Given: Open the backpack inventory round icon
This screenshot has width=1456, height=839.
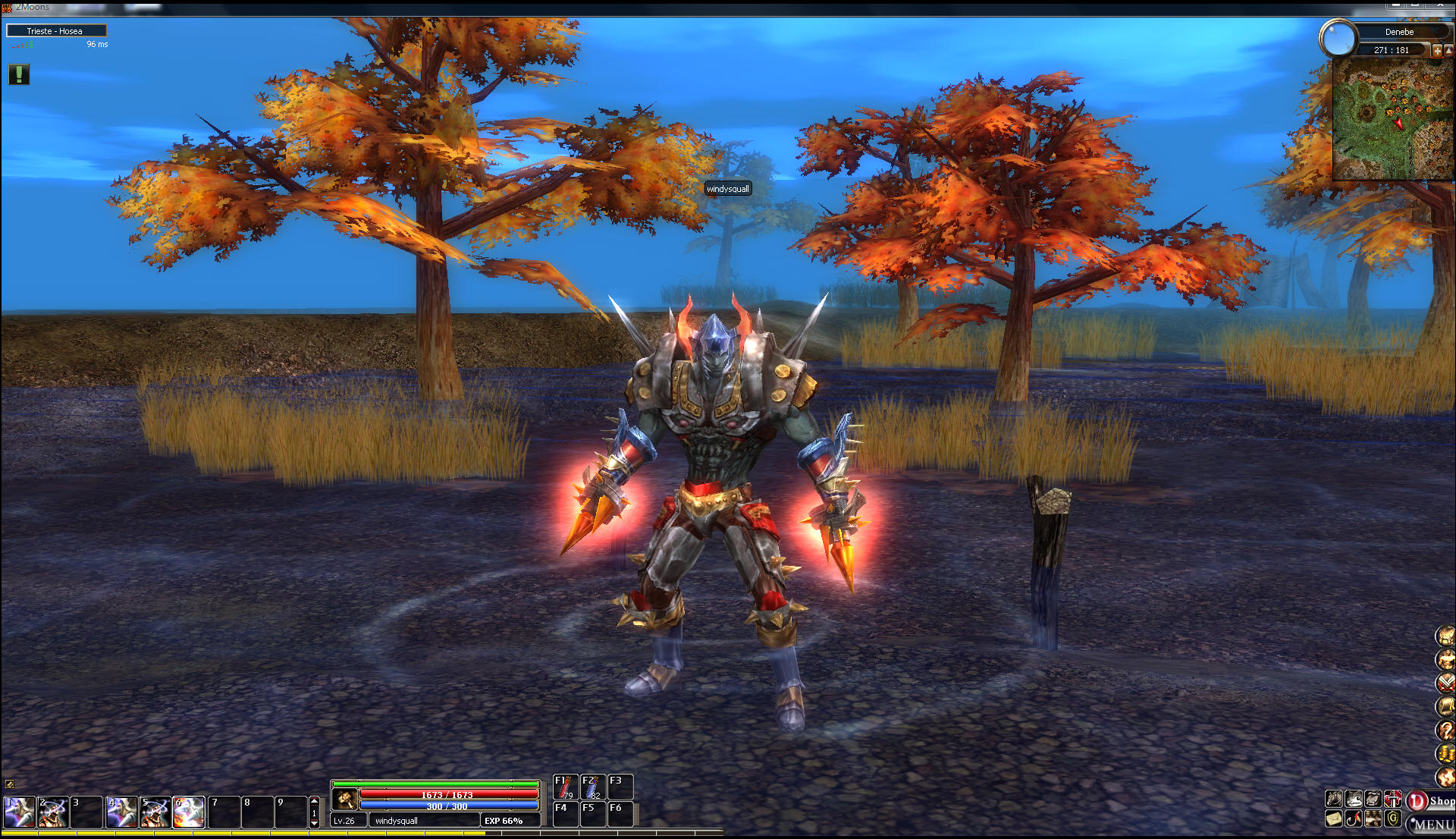Looking at the screenshot, I should [1445, 636].
